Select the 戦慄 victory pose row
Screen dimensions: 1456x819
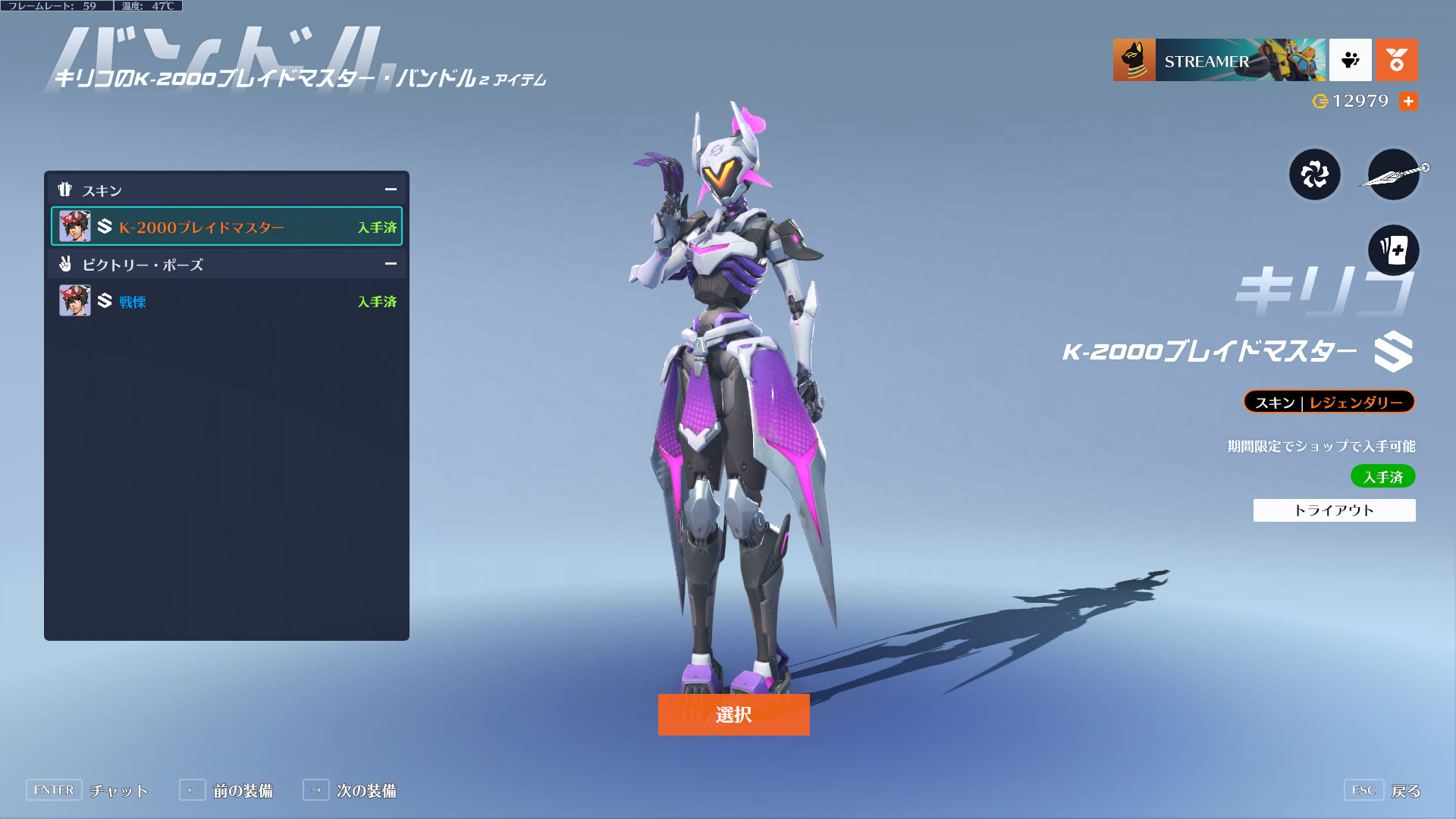point(226,301)
